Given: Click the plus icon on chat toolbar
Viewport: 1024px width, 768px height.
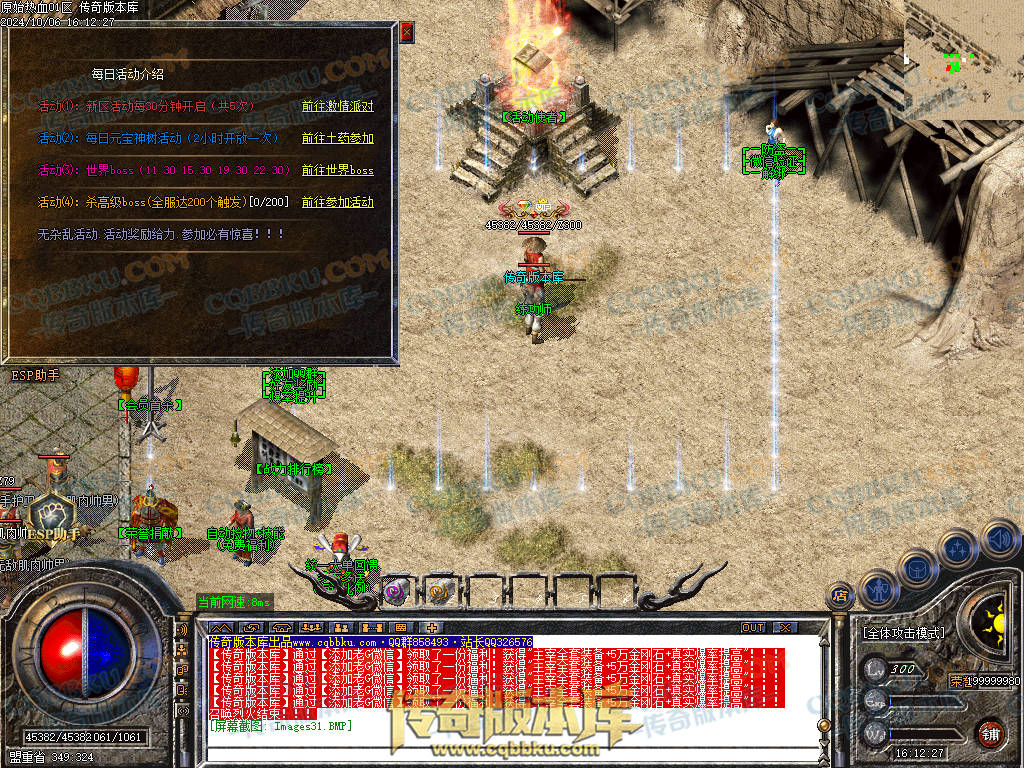Looking at the screenshot, I should click(431, 628).
